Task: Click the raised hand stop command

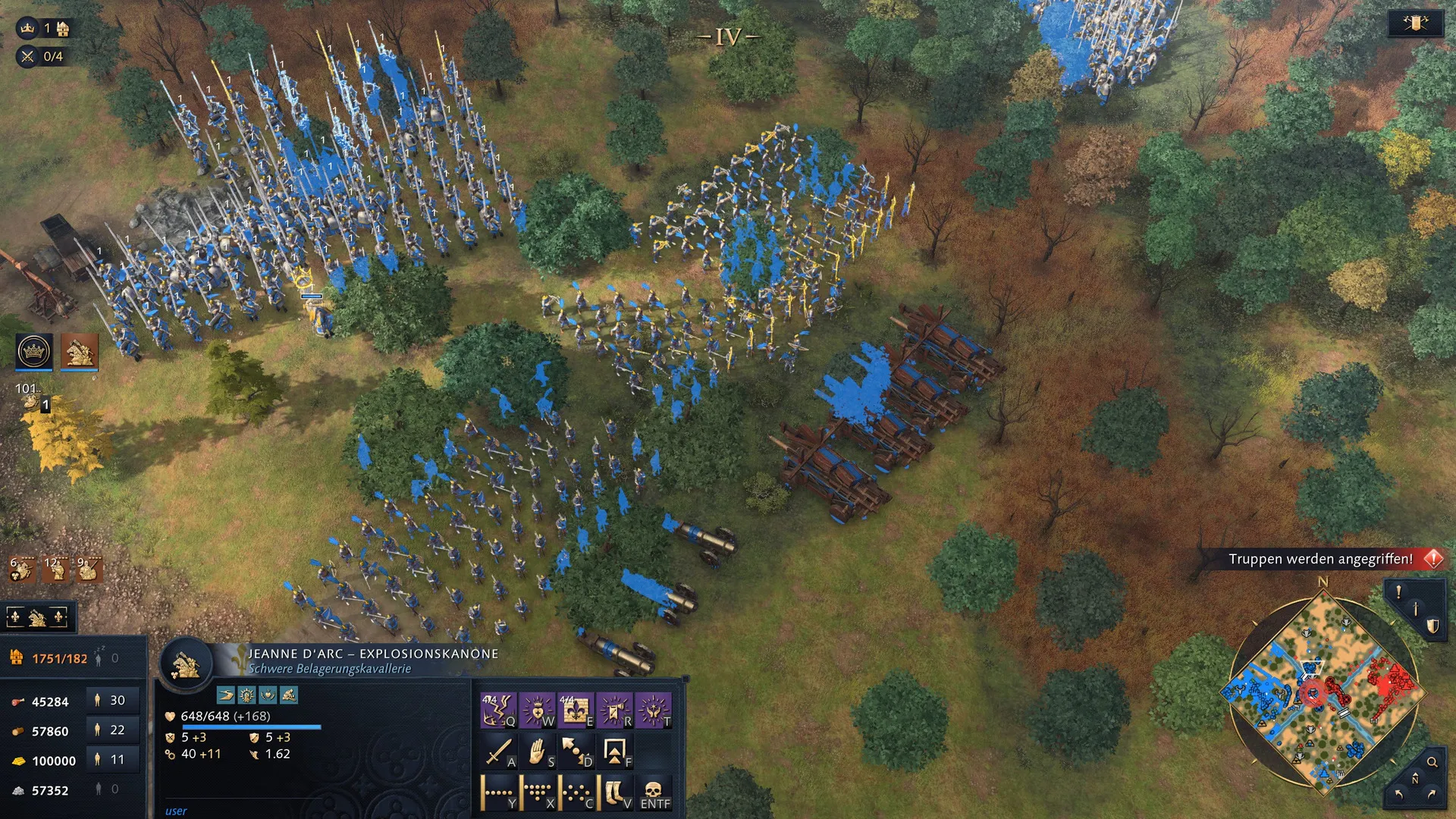Action: tap(538, 752)
